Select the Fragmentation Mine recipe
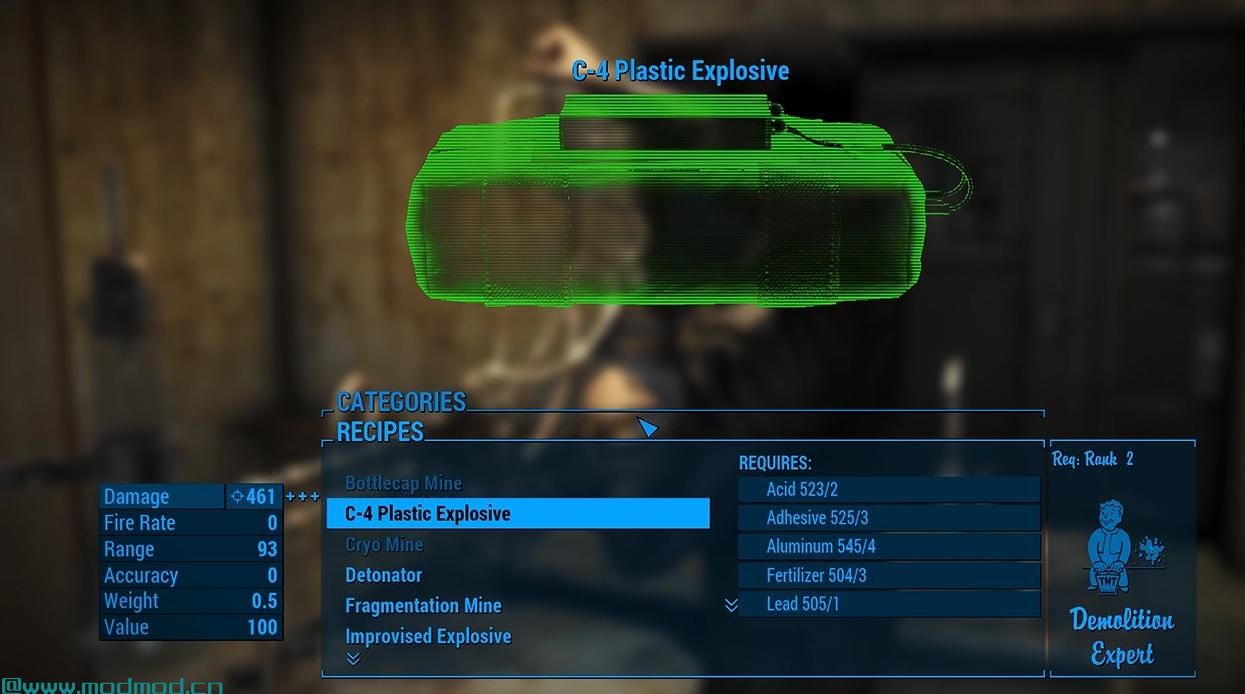Viewport: 1245px width, 694px height. 423,606
